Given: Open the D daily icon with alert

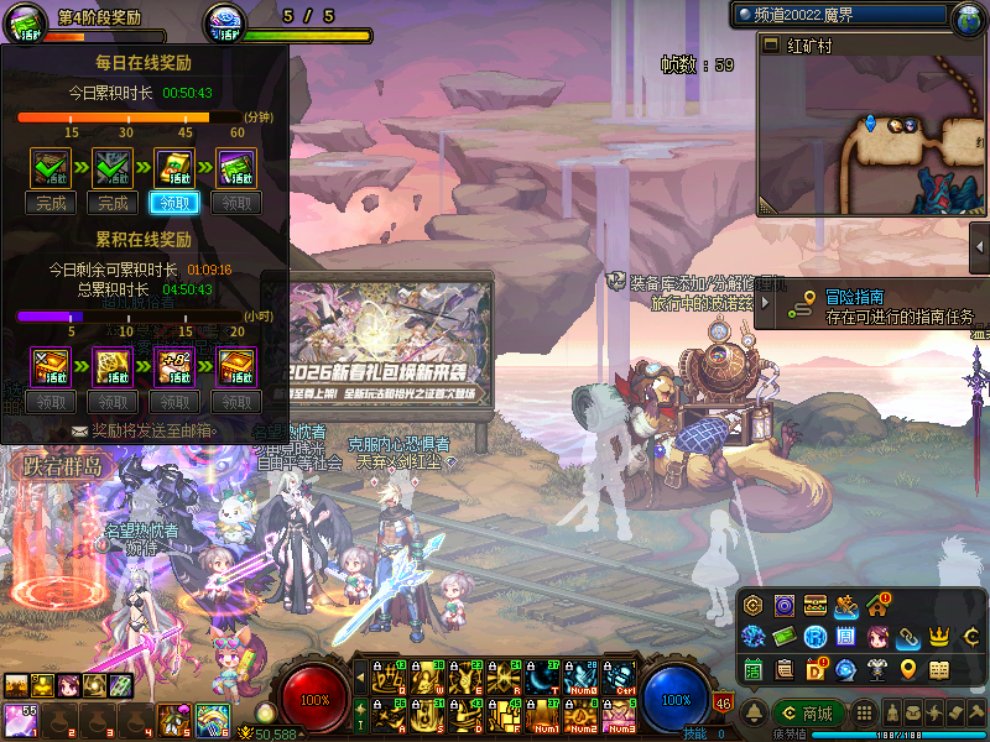Looking at the screenshot, I should point(815,670).
